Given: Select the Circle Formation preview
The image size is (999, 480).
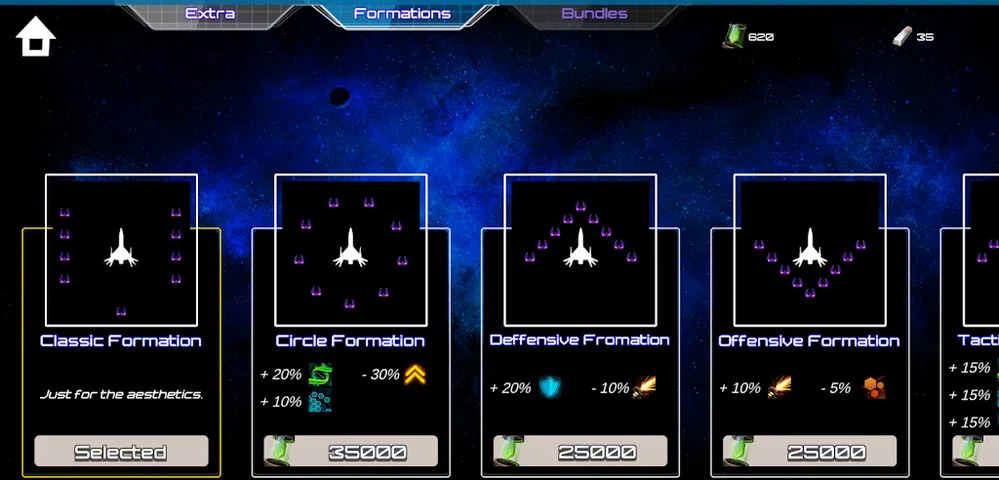Looking at the screenshot, I should (x=351, y=250).
